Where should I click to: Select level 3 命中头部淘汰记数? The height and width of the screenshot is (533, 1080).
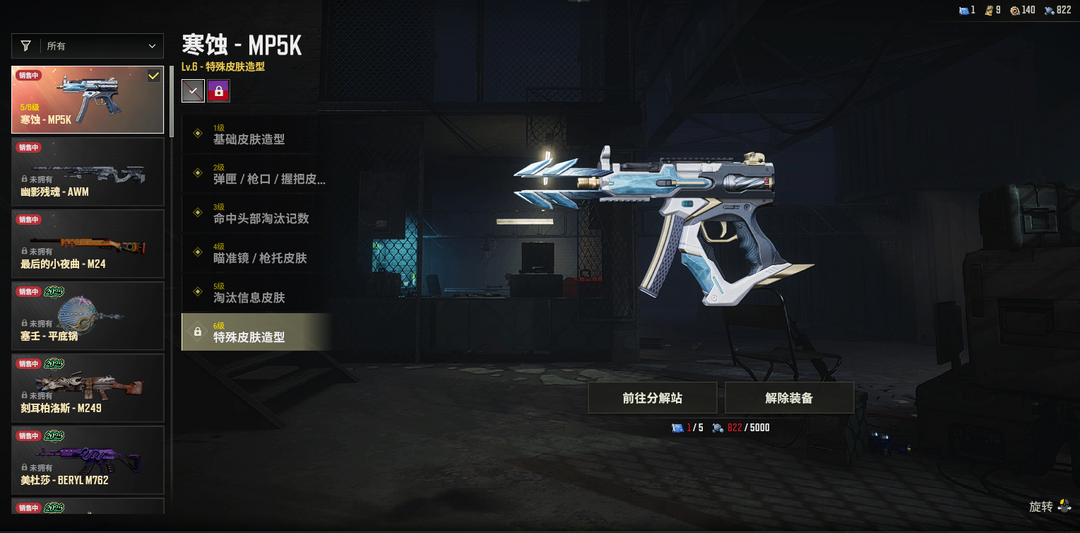tap(256, 213)
